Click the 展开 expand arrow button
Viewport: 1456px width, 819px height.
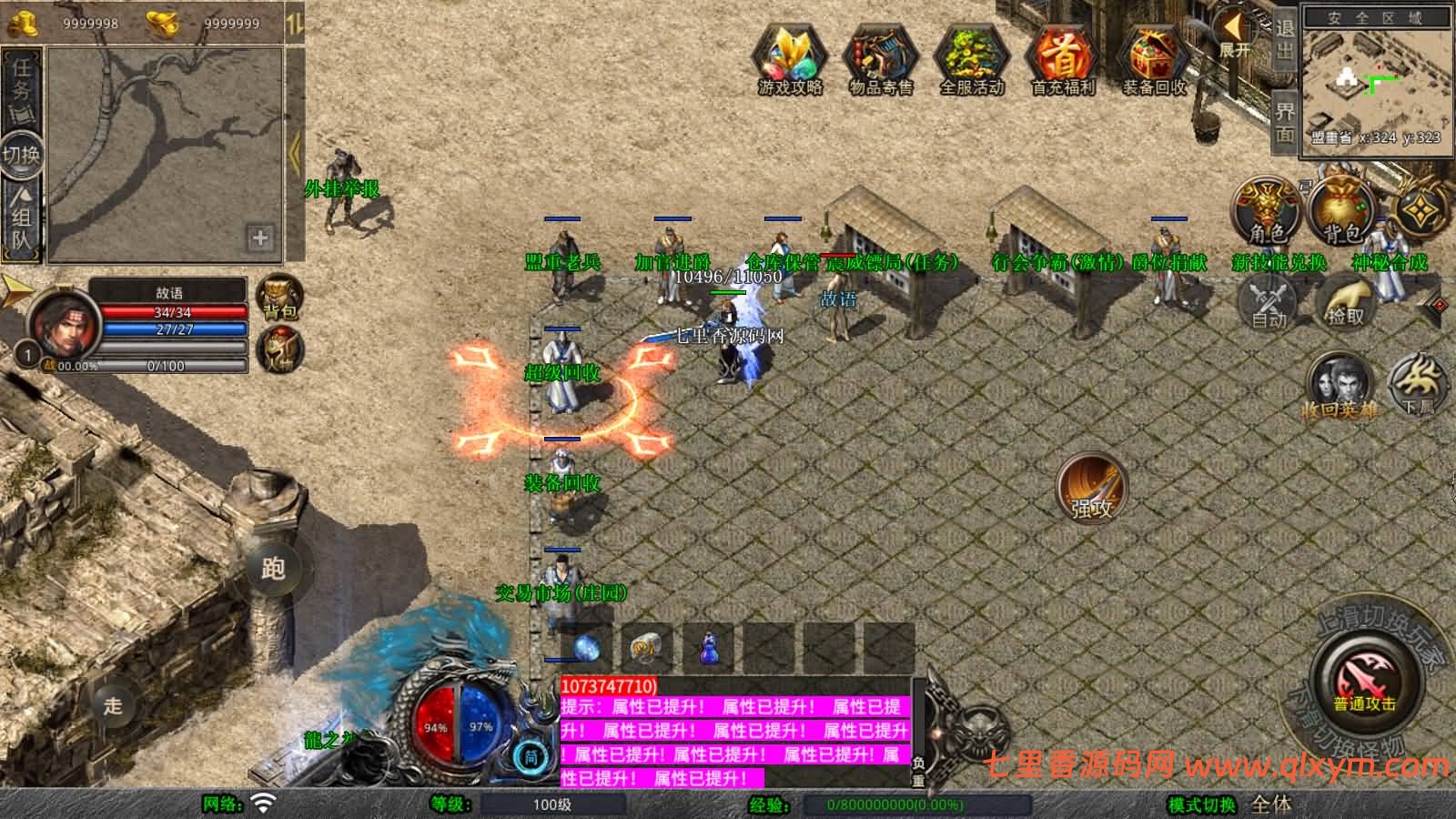coord(1235,35)
